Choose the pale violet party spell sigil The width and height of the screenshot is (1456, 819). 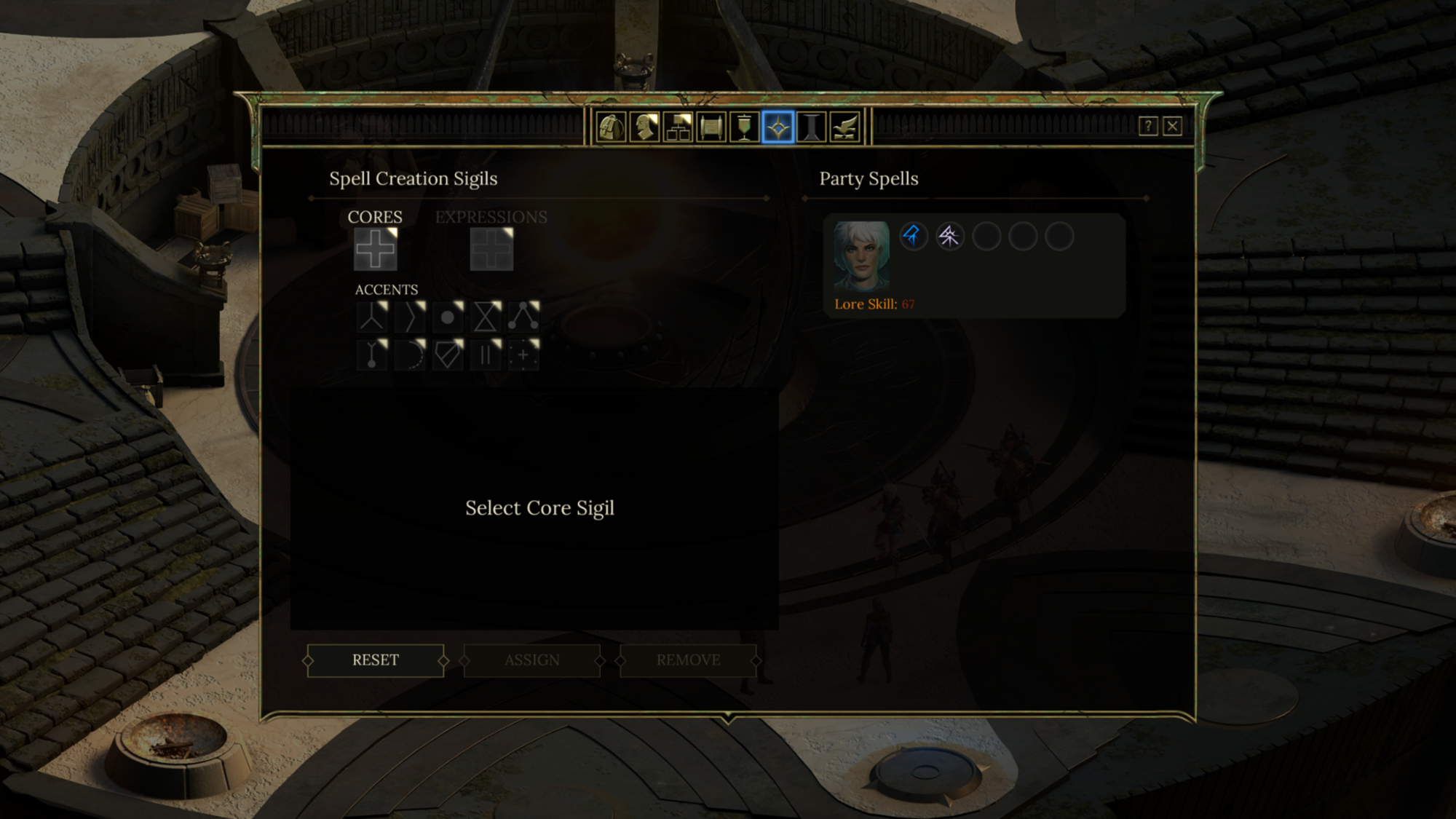click(x=950, y=237)
